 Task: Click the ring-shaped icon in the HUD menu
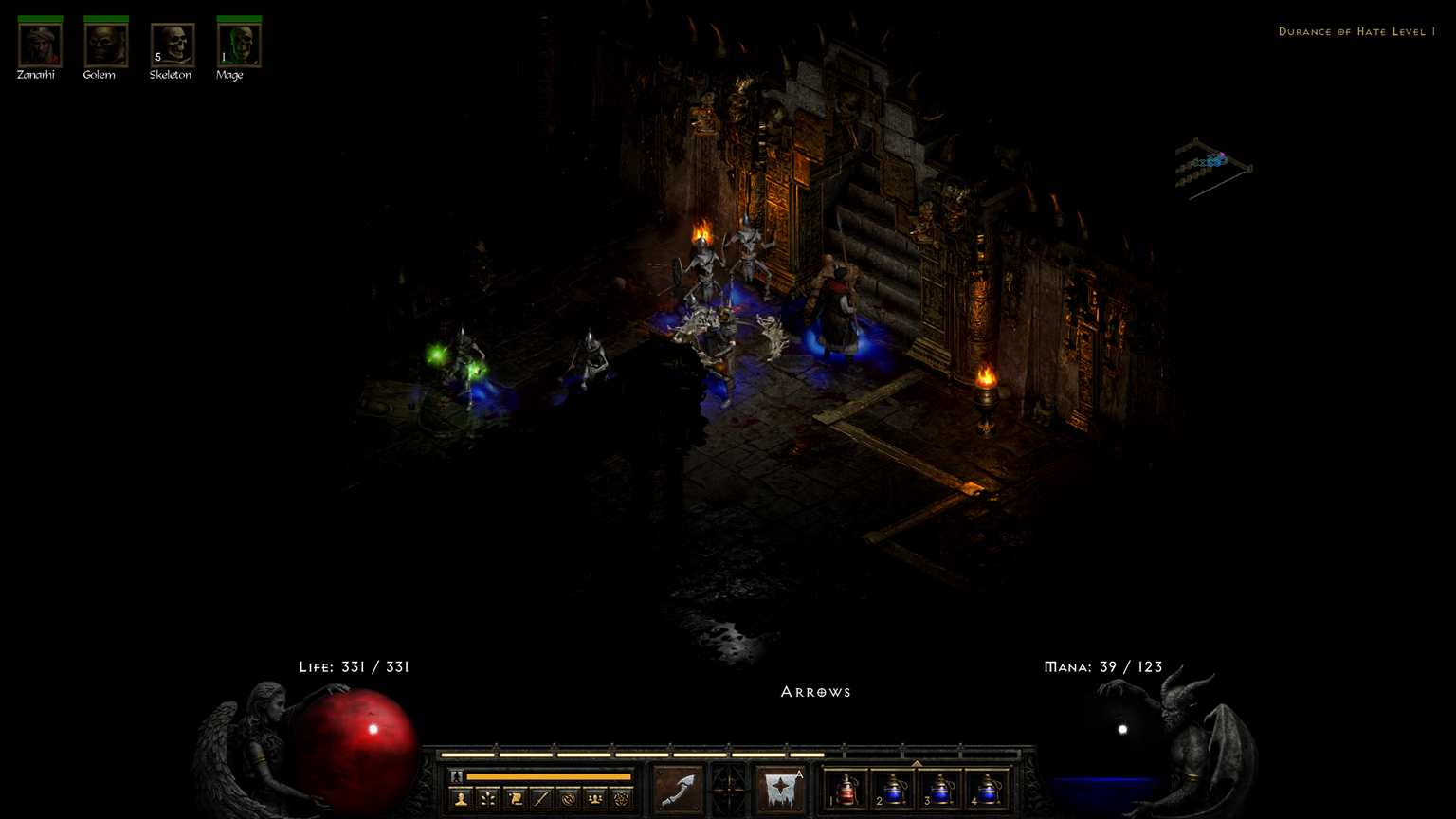tap(569, 799)
